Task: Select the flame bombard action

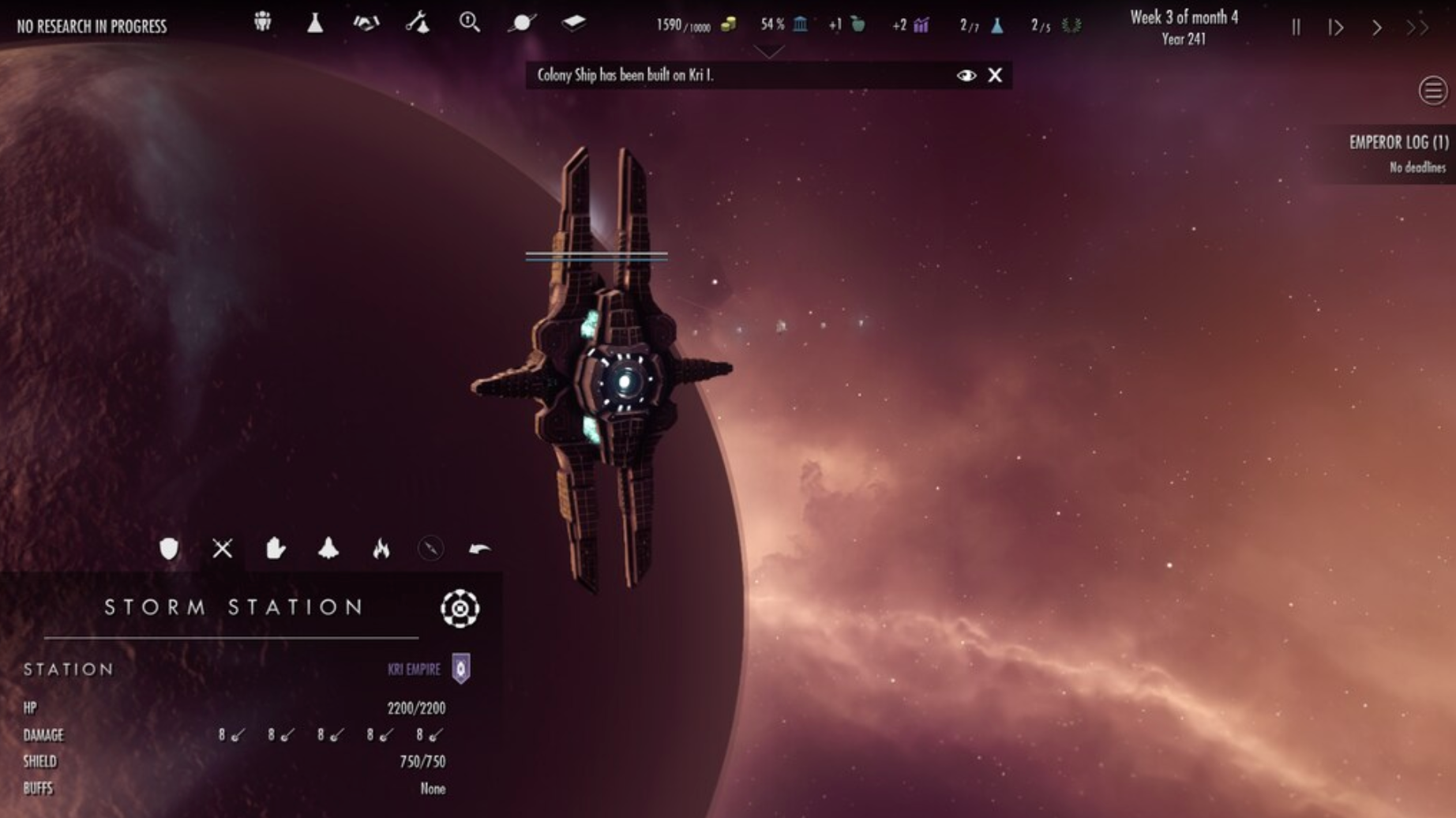Action: click(x=382, y=549)
